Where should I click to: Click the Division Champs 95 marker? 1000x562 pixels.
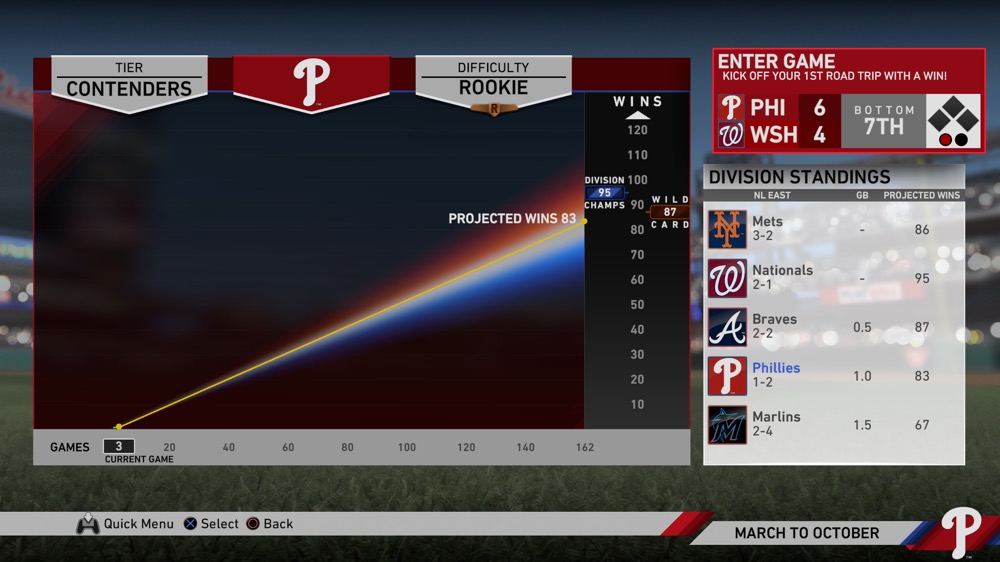tap(605, 193)
